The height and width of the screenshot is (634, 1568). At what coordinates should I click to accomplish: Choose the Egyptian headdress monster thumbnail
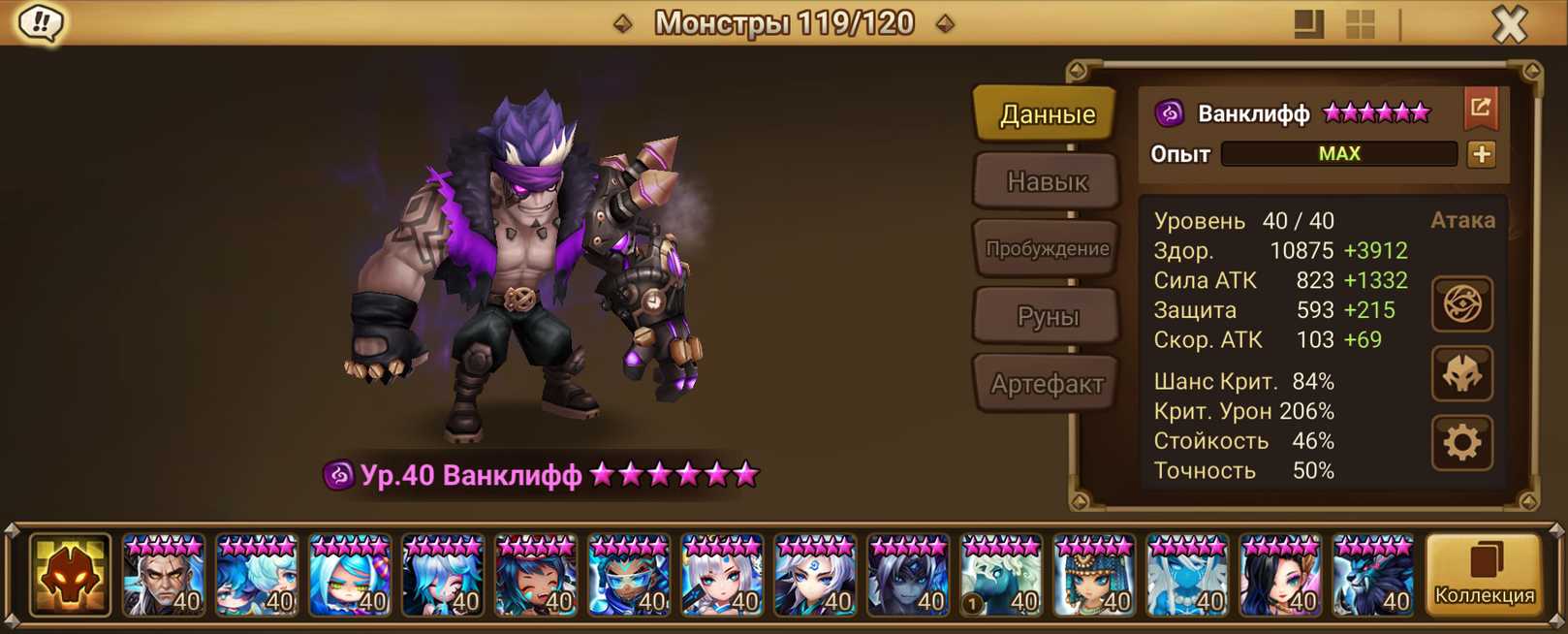click(1093, 577)
